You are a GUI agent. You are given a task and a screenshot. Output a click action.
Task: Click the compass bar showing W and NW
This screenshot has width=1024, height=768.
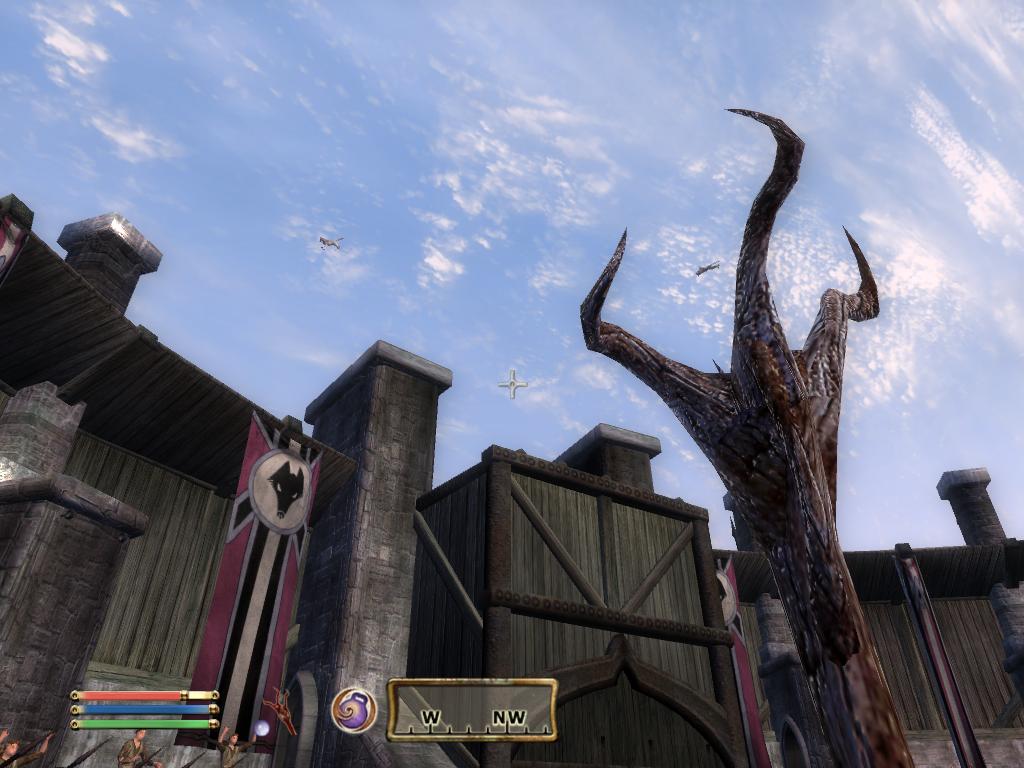pos(472,710)
